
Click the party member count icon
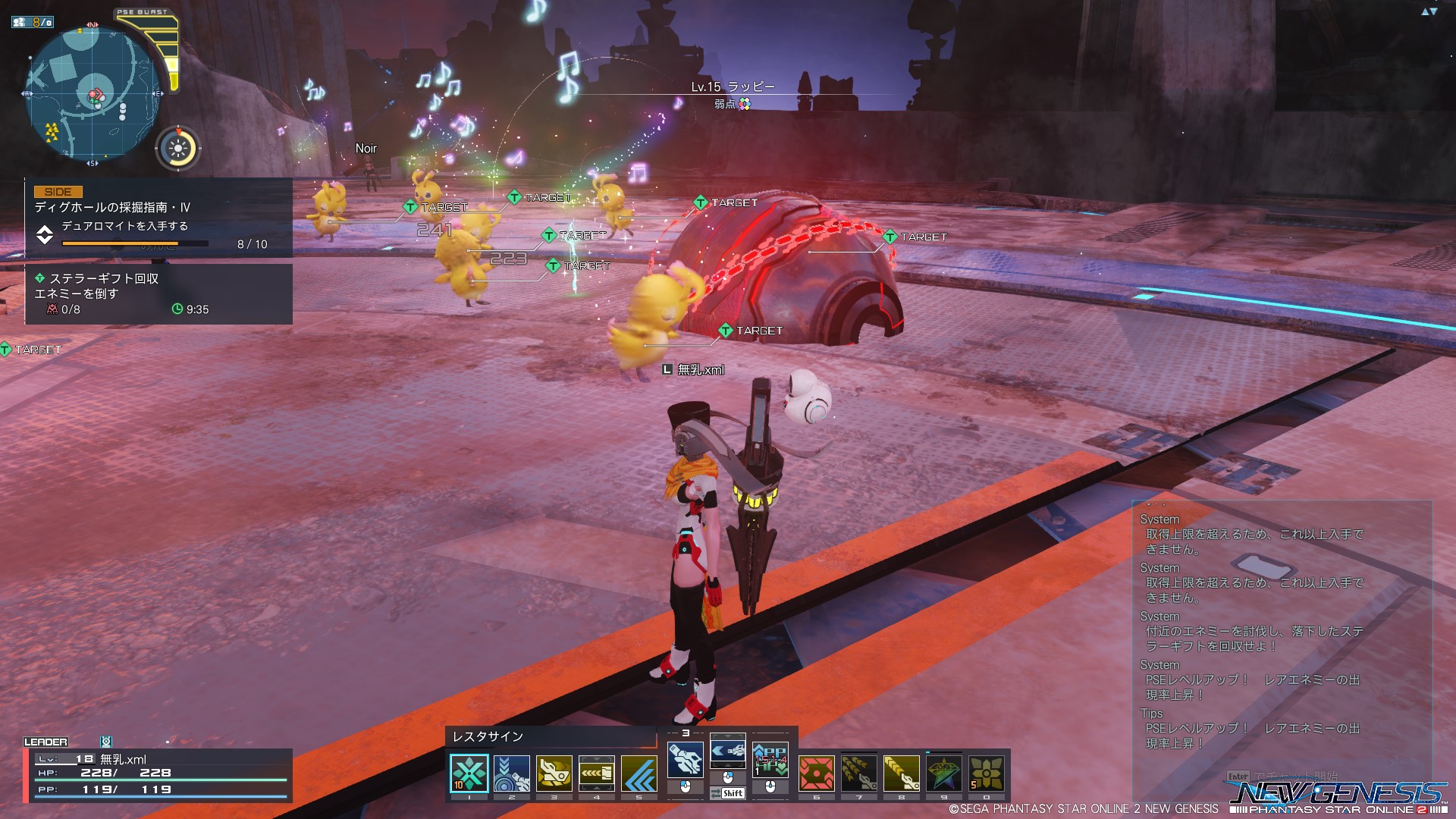pyautogui.click(x=32, y=22)
